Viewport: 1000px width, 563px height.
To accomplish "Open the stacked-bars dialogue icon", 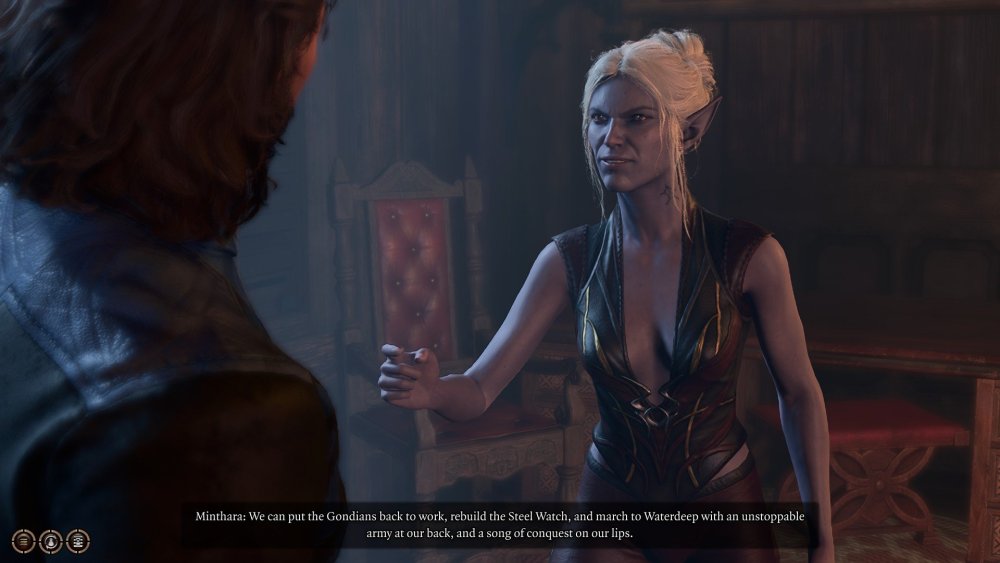I will coord(24,541).
